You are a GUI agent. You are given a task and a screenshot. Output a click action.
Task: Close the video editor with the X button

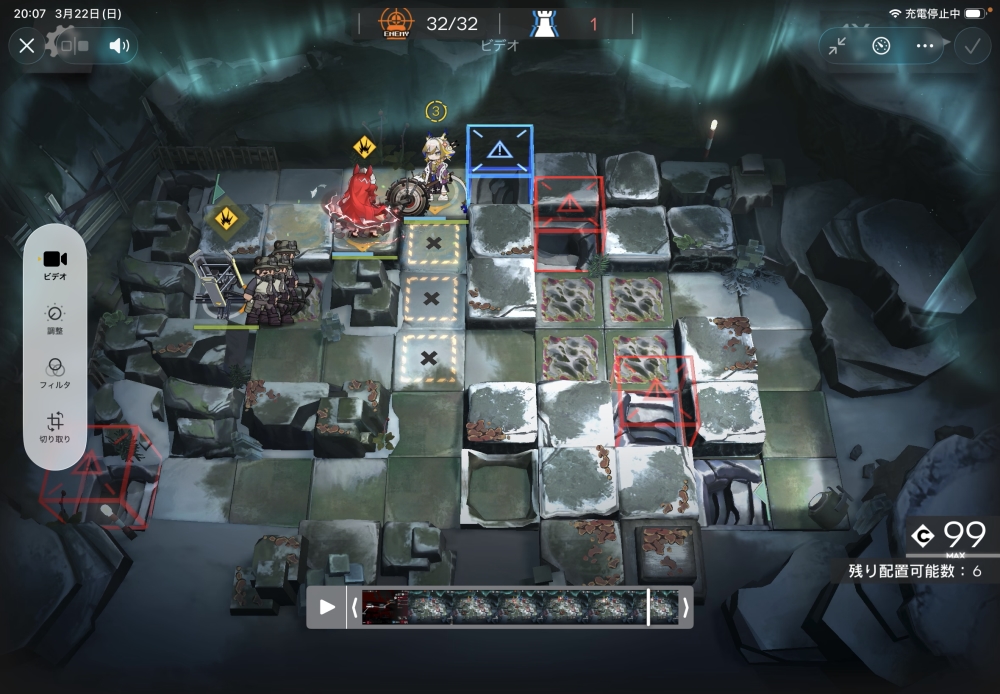tap(27, 45)
